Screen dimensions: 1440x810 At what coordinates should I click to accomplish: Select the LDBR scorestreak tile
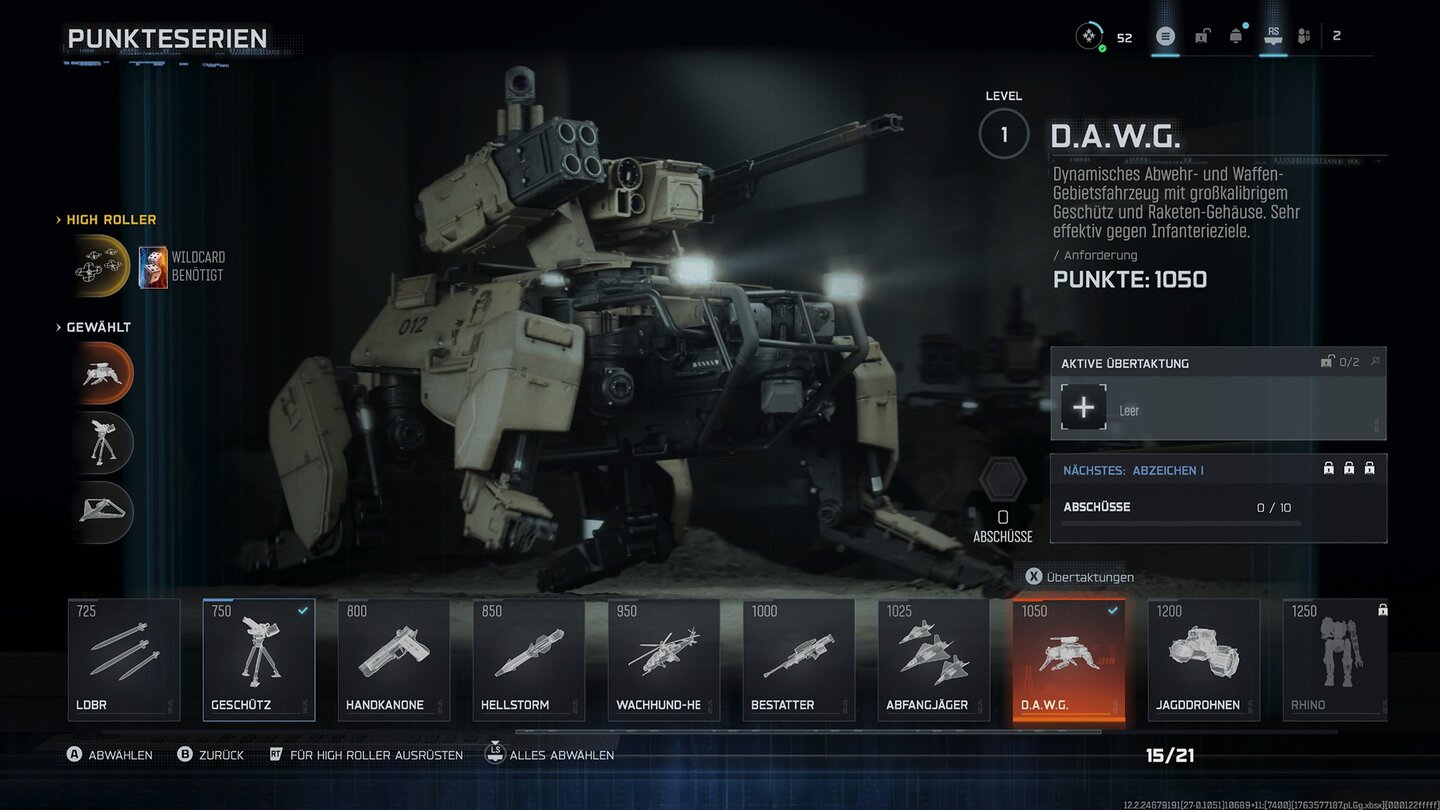[124, 659]
